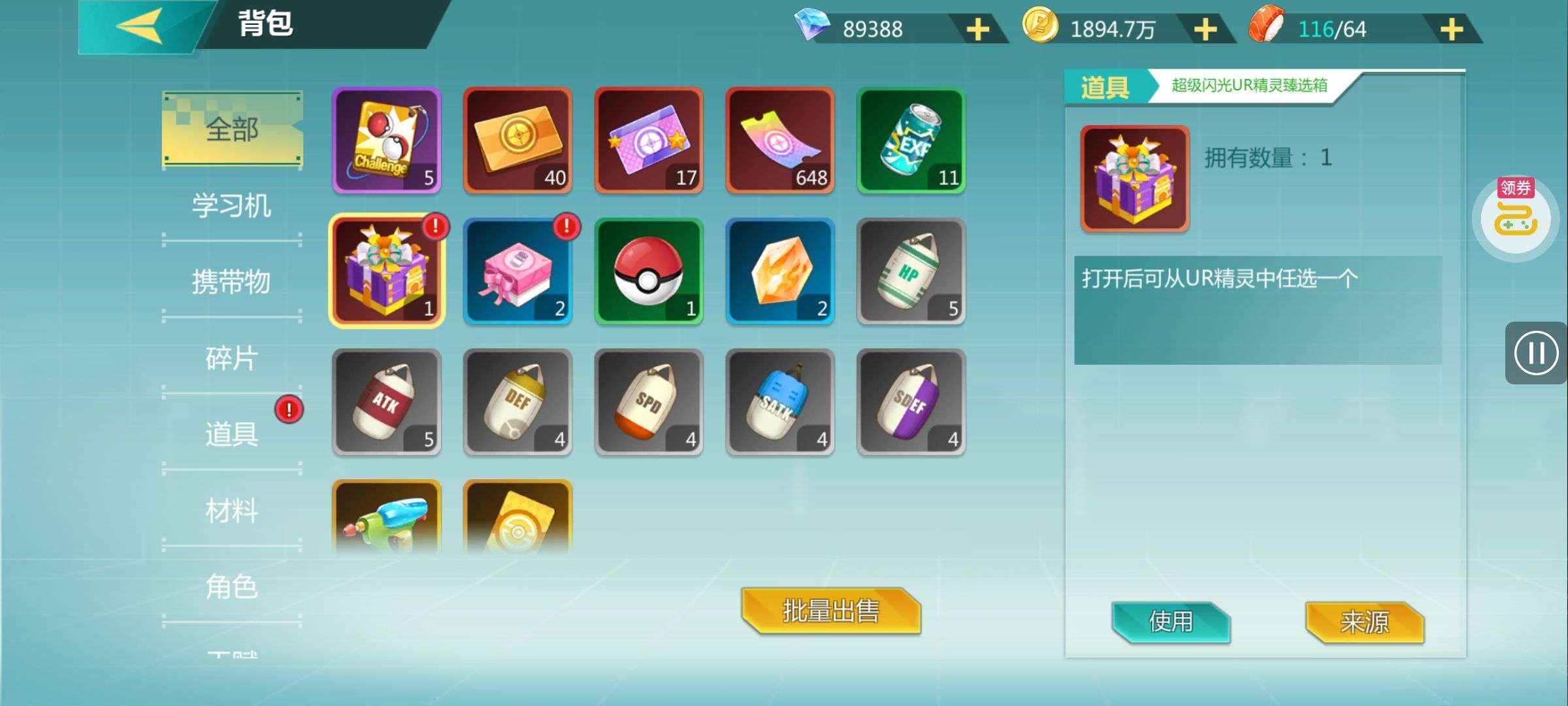Click the pause overlay button
Image resolution: width=1568 pixels, height=706 pixels.
coord(1535,353)
